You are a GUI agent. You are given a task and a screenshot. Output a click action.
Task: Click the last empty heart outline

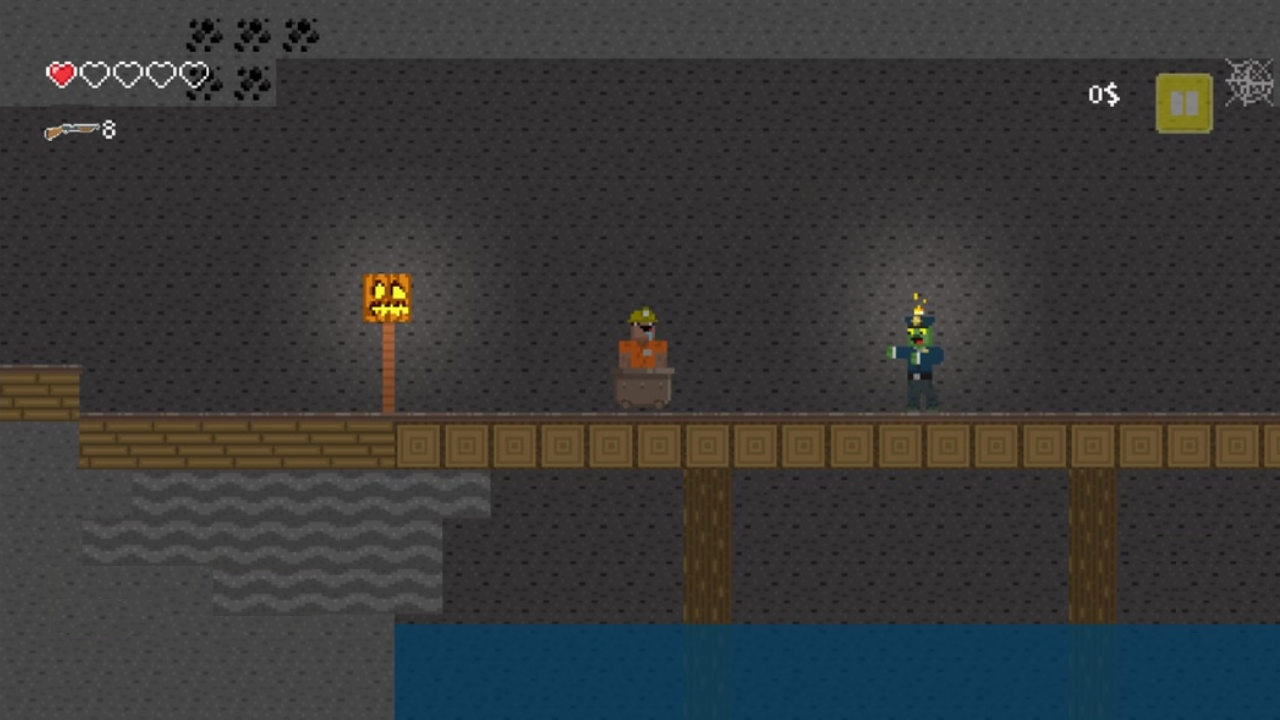click(x=194, y=74)
